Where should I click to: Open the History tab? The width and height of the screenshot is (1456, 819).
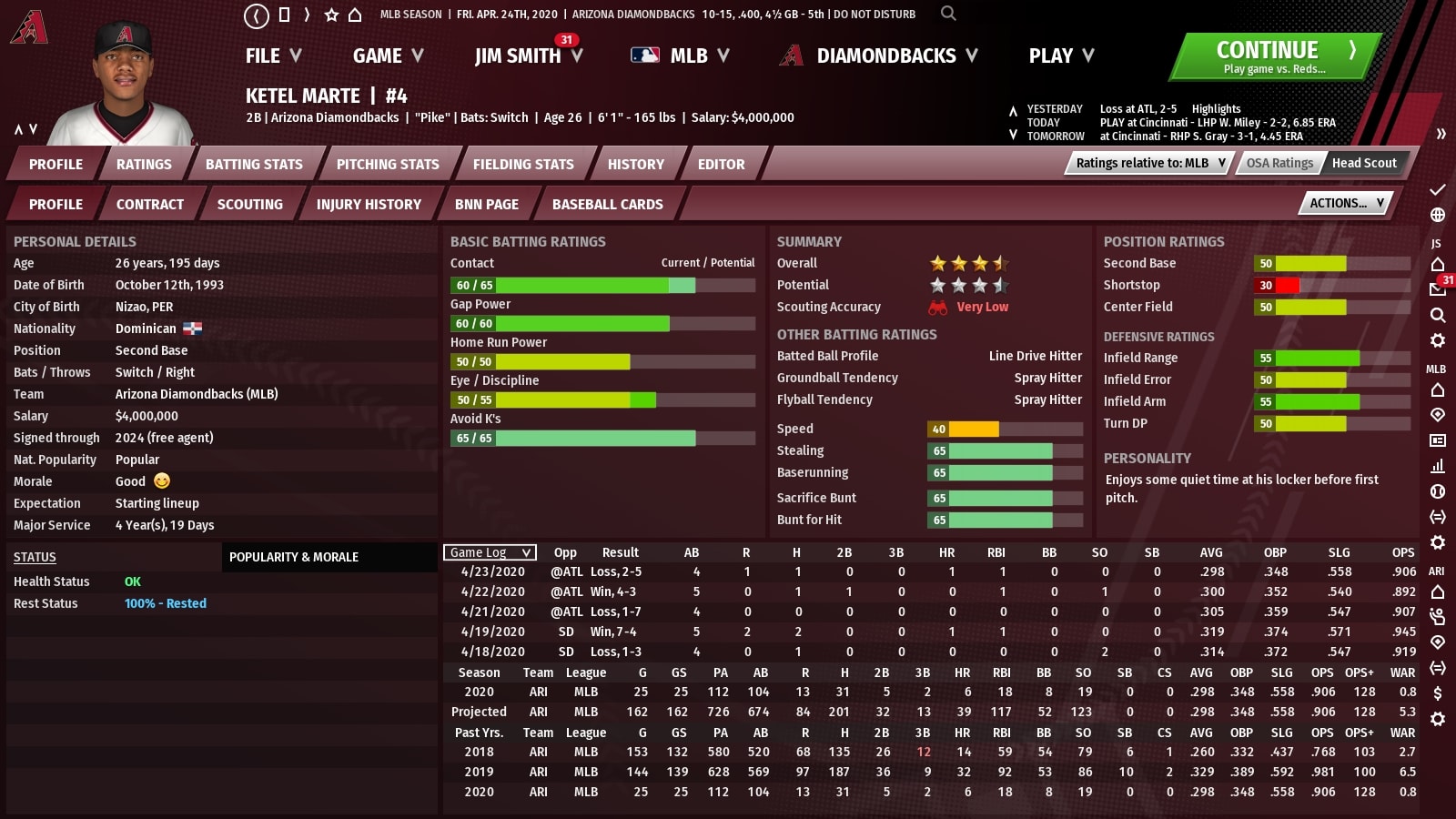(636, 165)
